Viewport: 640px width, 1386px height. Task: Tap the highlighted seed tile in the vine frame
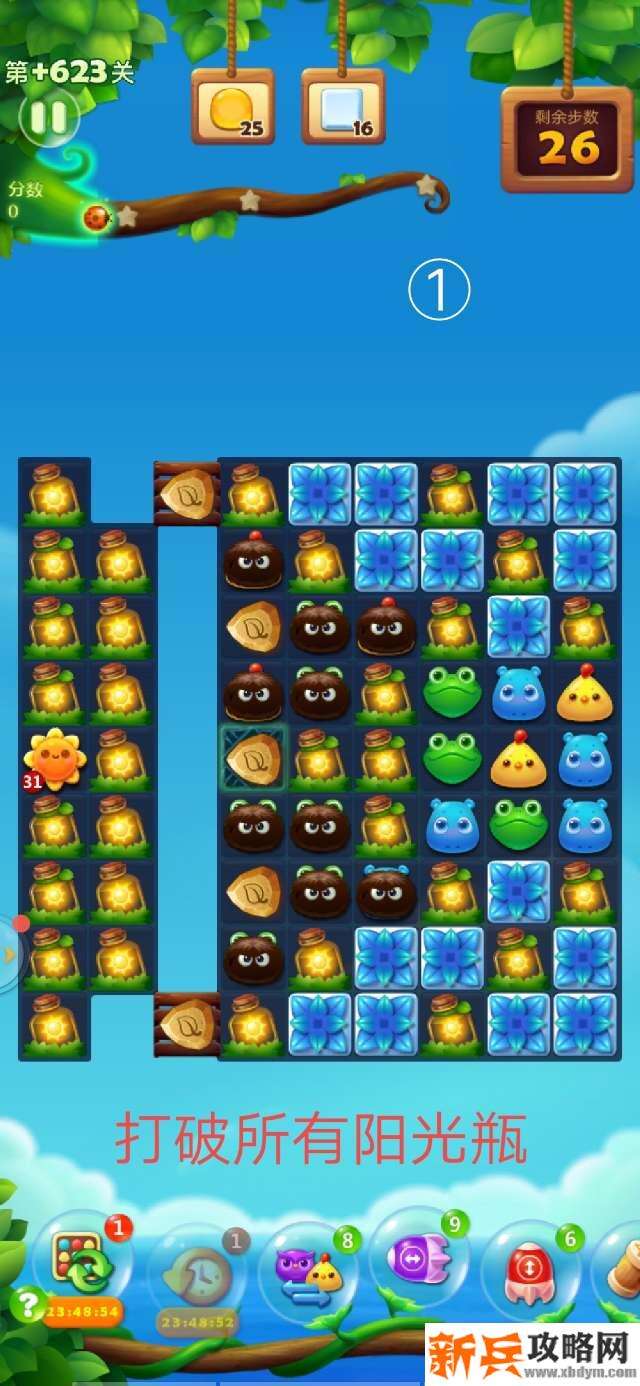pos(253,759)
